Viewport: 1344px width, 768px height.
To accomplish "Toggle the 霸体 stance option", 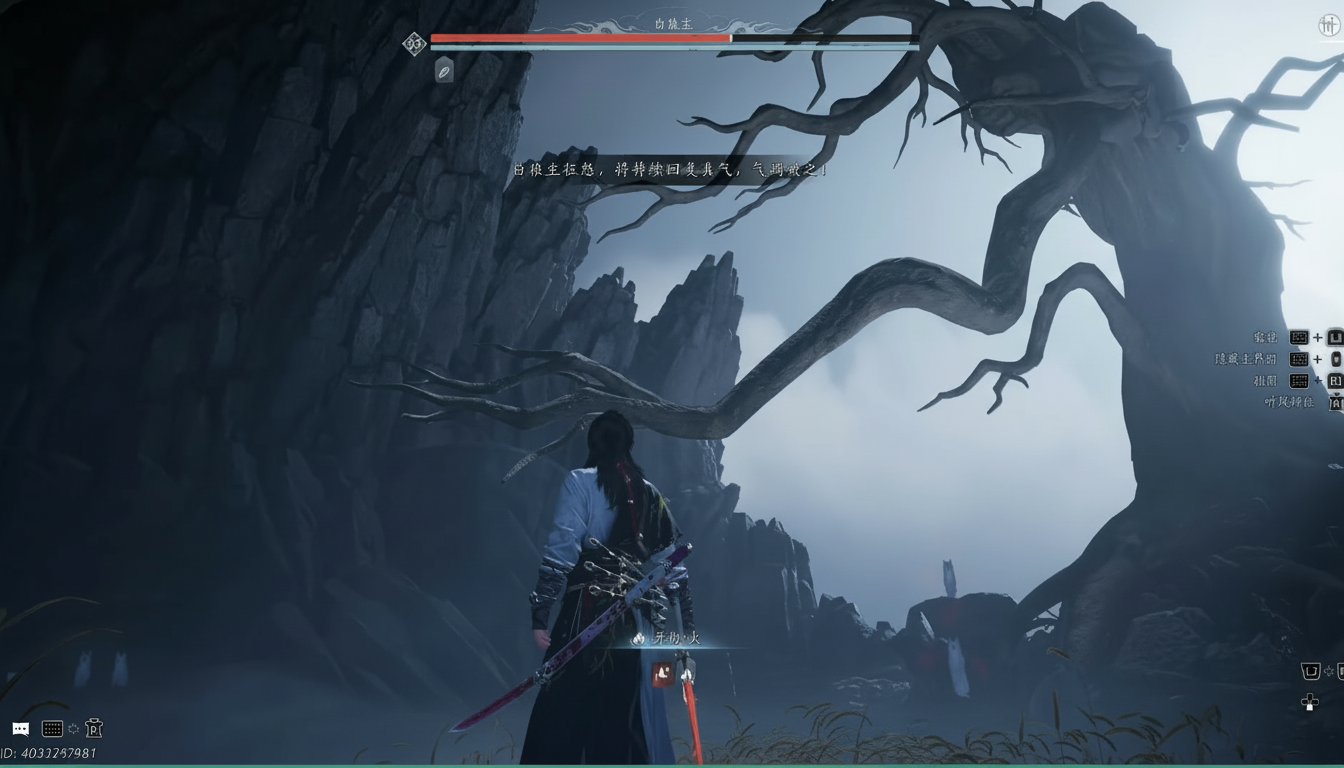I will tap(1264, 337).
